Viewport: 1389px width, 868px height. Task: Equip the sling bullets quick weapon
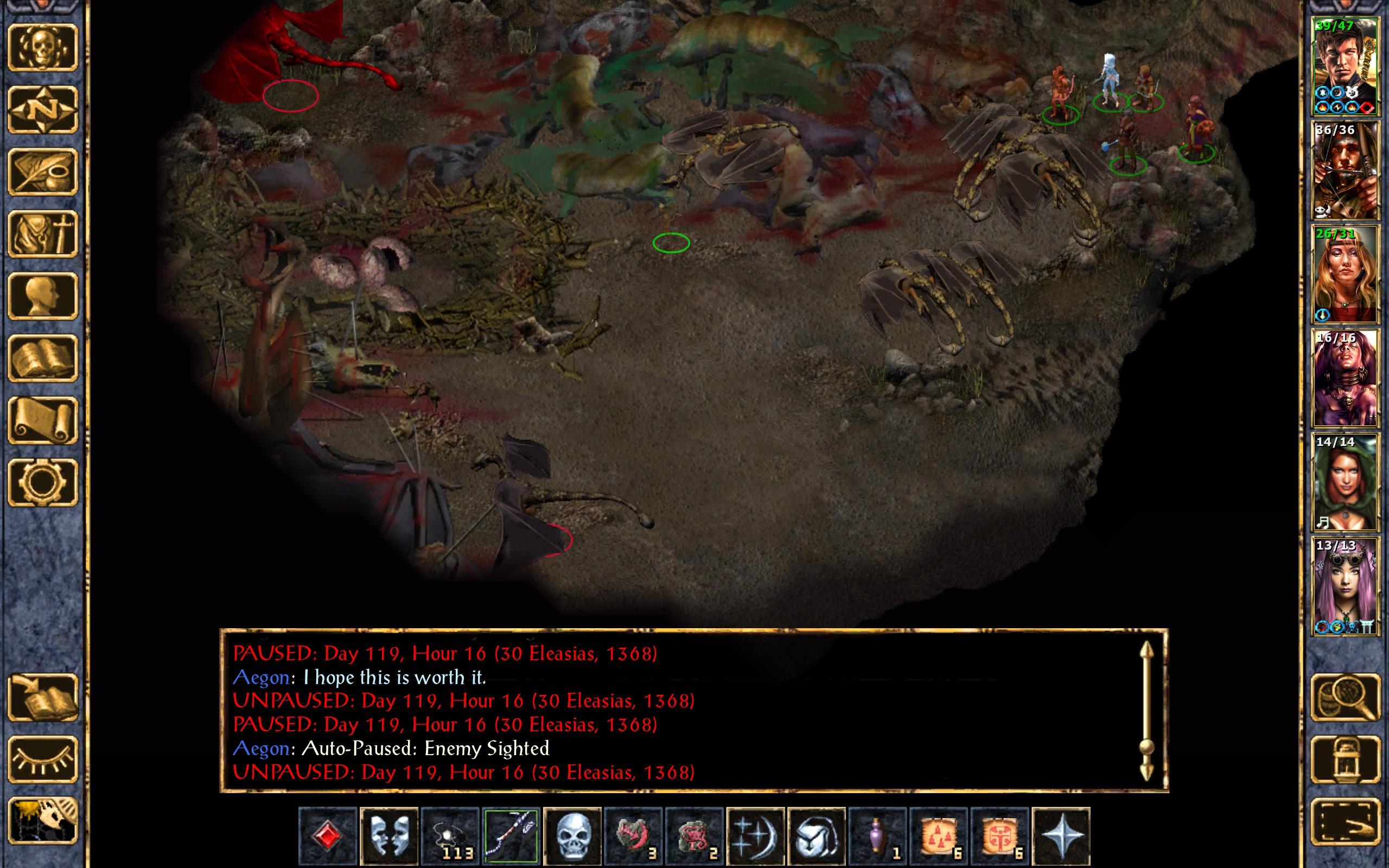pyautogui.click(x=450, y=836)
